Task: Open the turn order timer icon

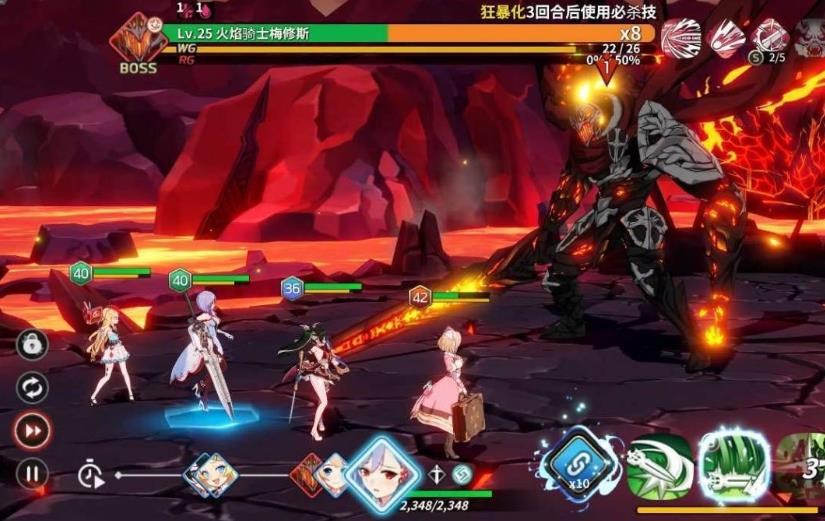Action: (x=92, y=475)
